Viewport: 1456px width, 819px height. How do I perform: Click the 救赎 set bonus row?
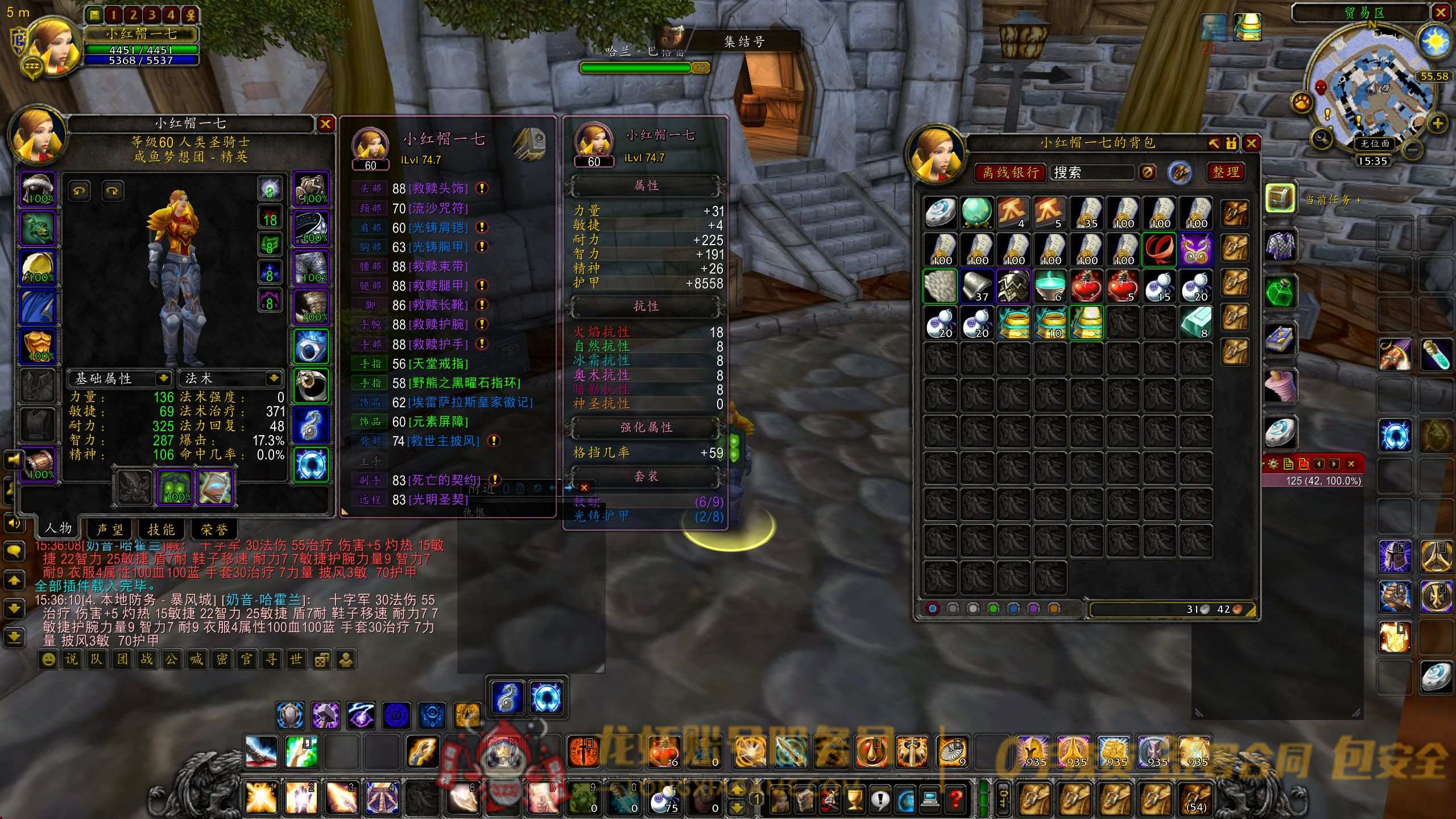647,502
